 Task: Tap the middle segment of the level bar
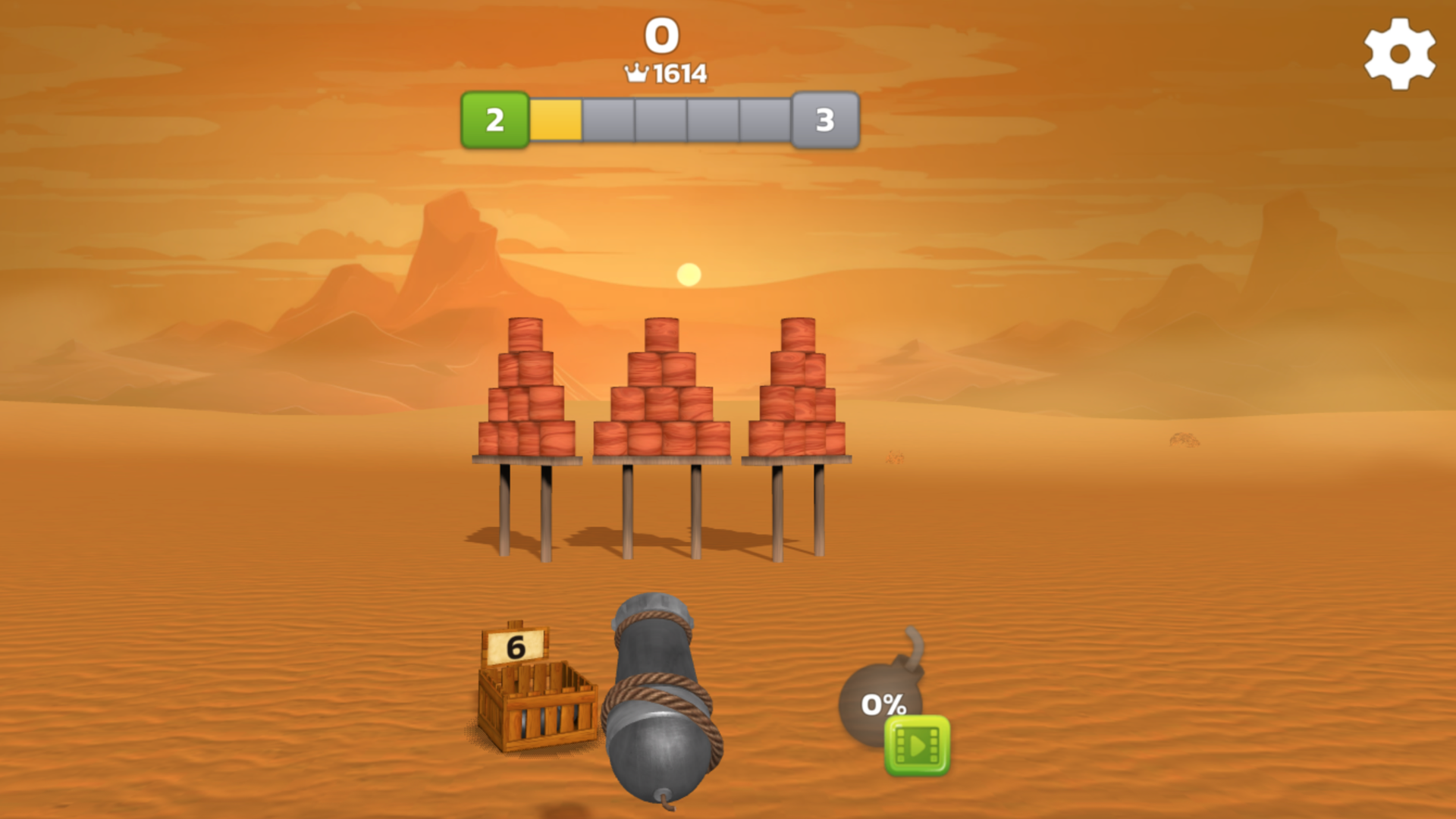coord(660,118)
